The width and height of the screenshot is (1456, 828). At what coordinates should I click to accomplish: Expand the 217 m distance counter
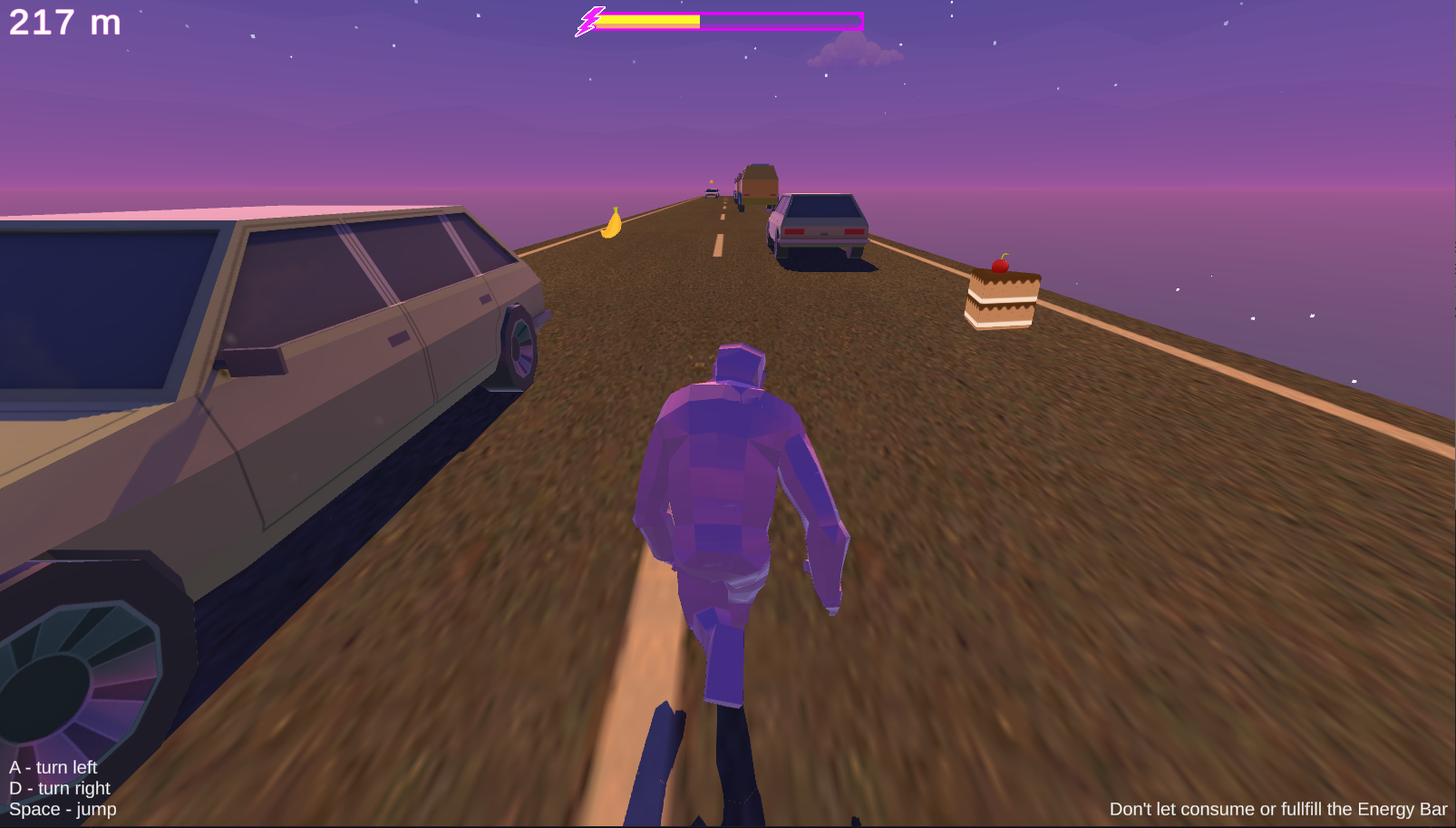(63, 24)
